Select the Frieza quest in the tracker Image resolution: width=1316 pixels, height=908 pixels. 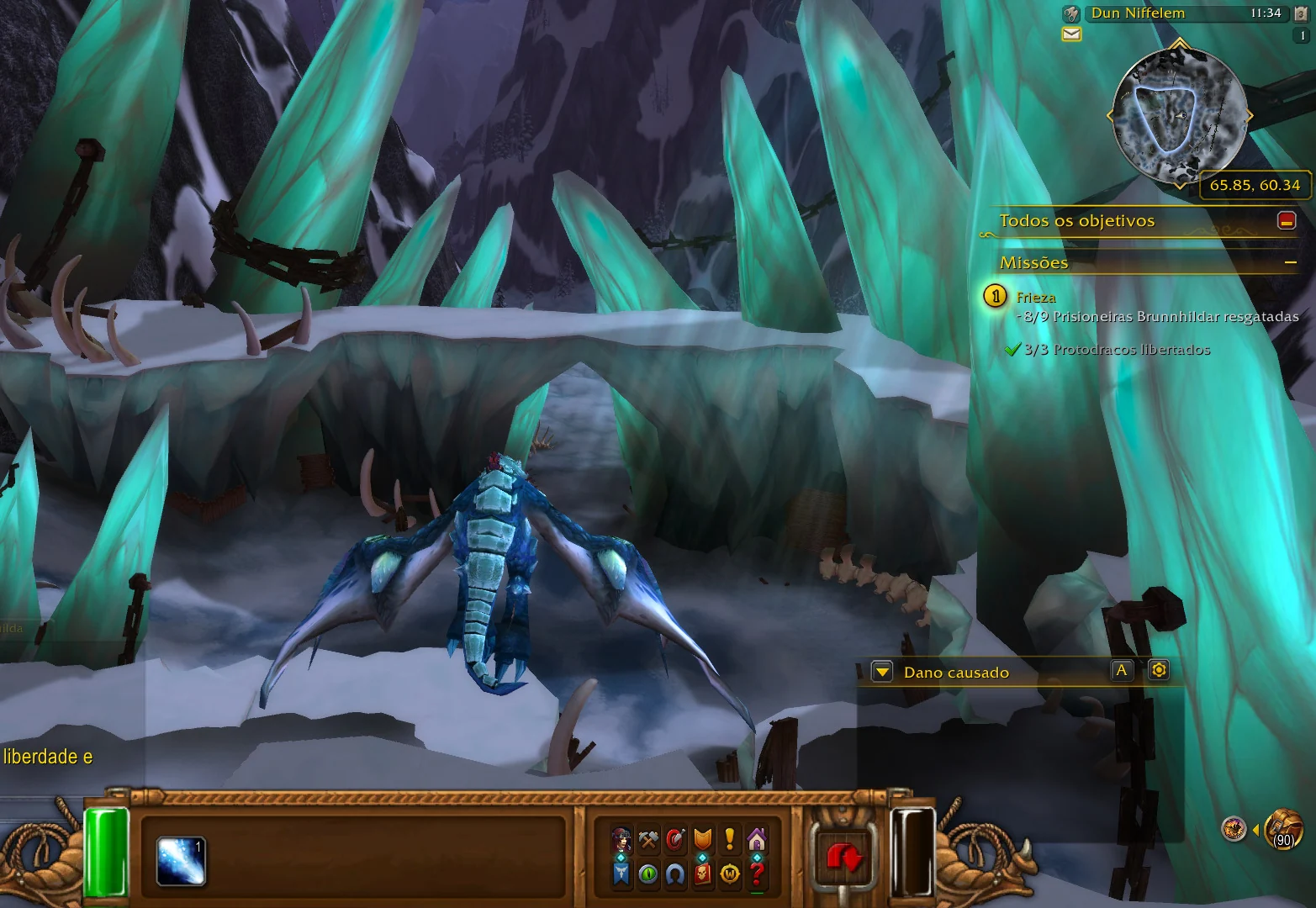point(1036,297)
